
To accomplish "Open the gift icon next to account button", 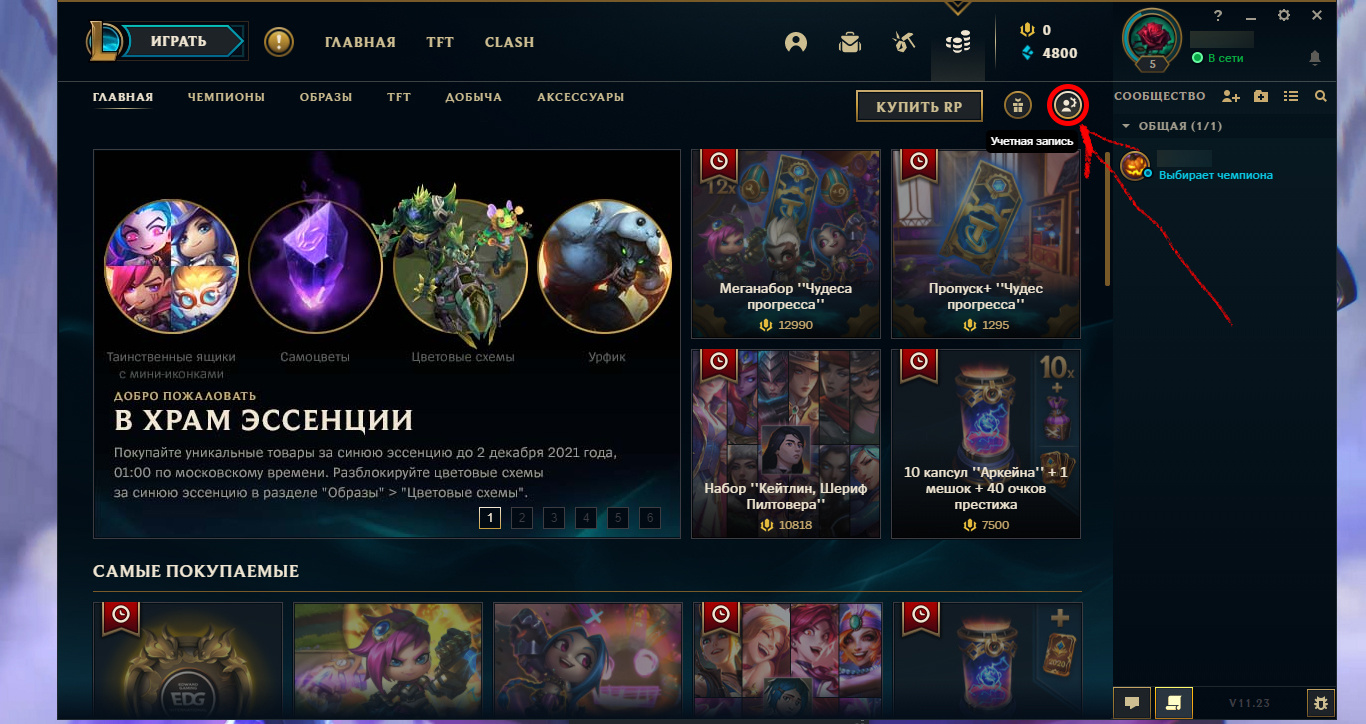I will point(1017,105).
